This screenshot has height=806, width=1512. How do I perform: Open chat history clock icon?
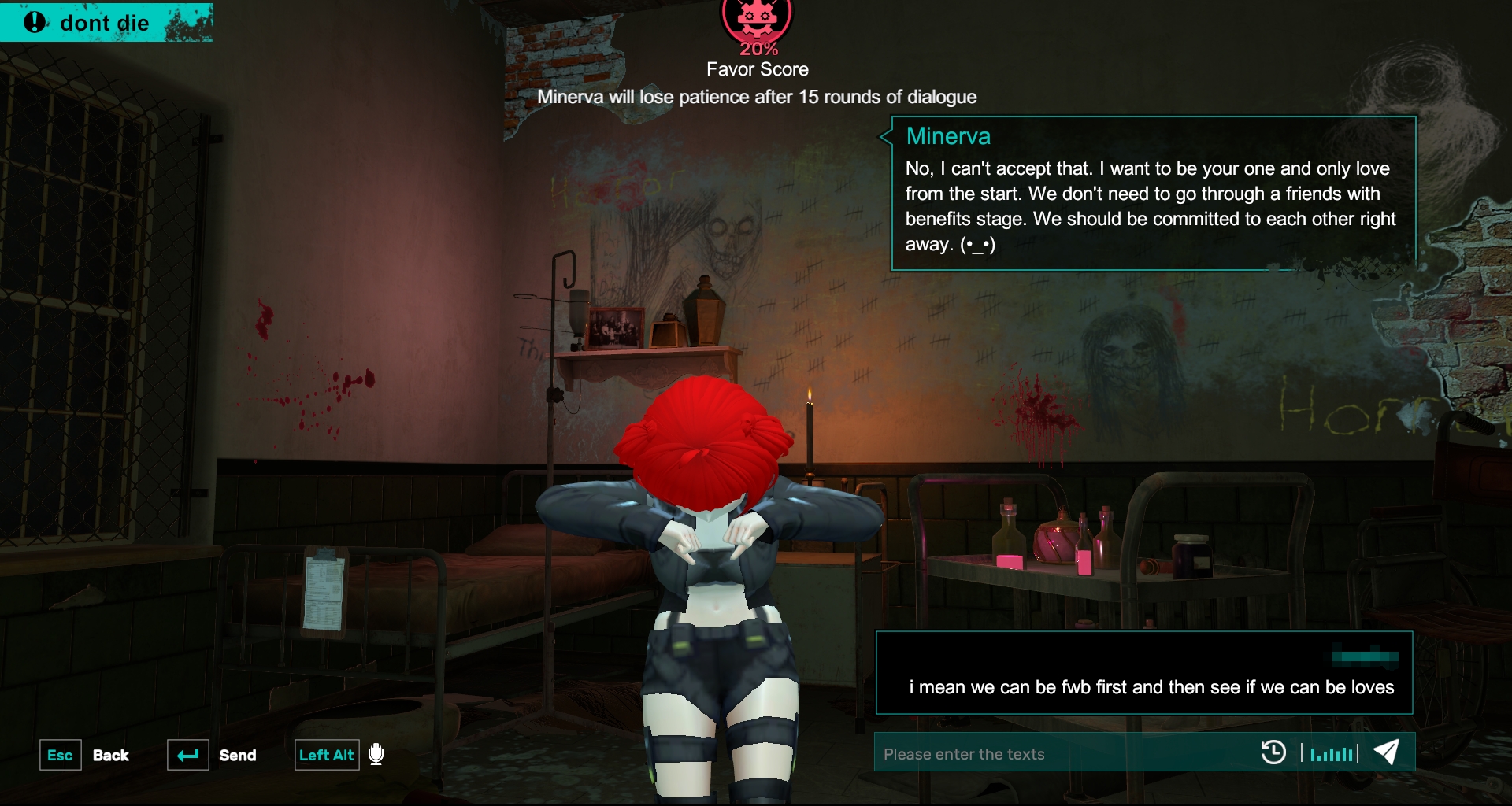pos(1273,752)
